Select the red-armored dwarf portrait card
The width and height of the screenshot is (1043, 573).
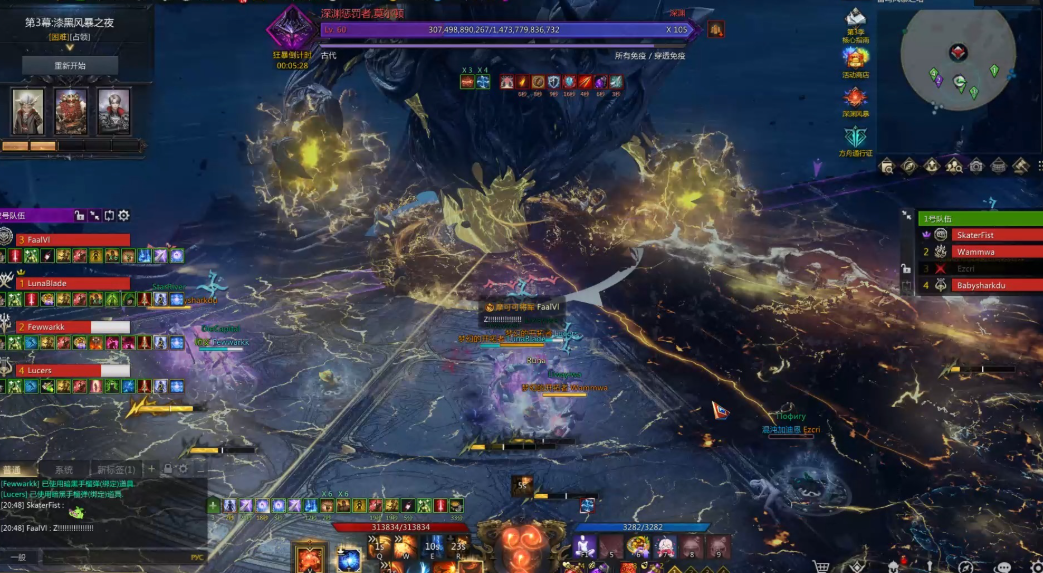coord(70,111)
